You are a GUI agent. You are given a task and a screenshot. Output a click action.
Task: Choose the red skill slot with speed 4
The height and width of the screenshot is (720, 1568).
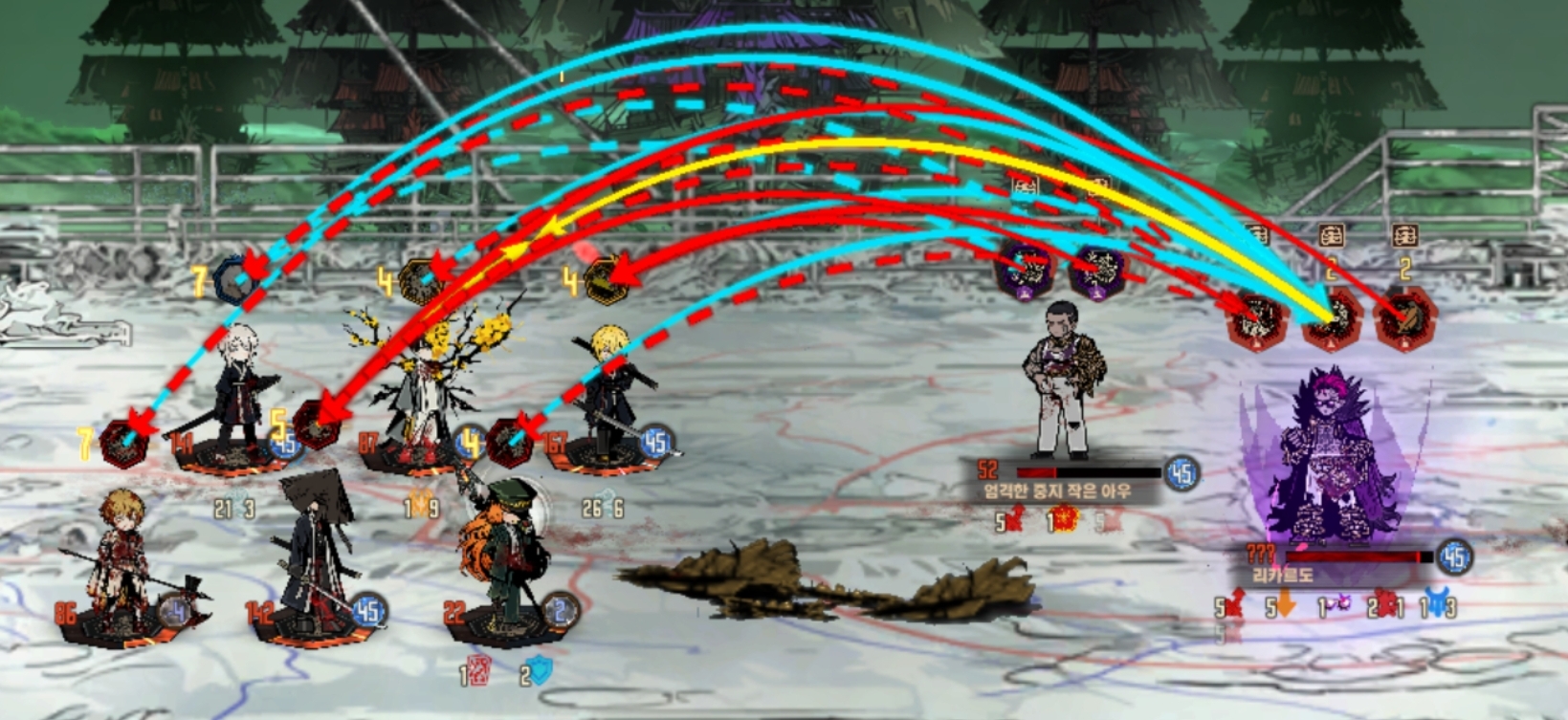pyautogui.click(x=509, y=444)
